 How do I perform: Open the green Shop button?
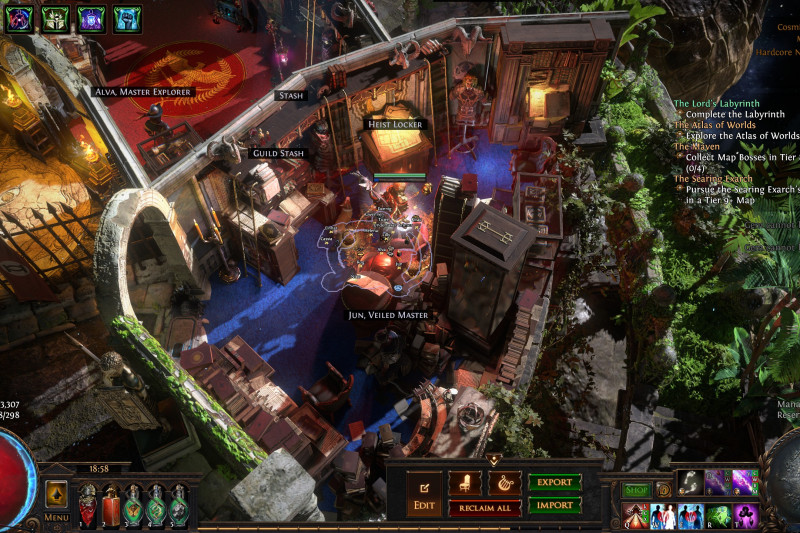coord(637,490)
